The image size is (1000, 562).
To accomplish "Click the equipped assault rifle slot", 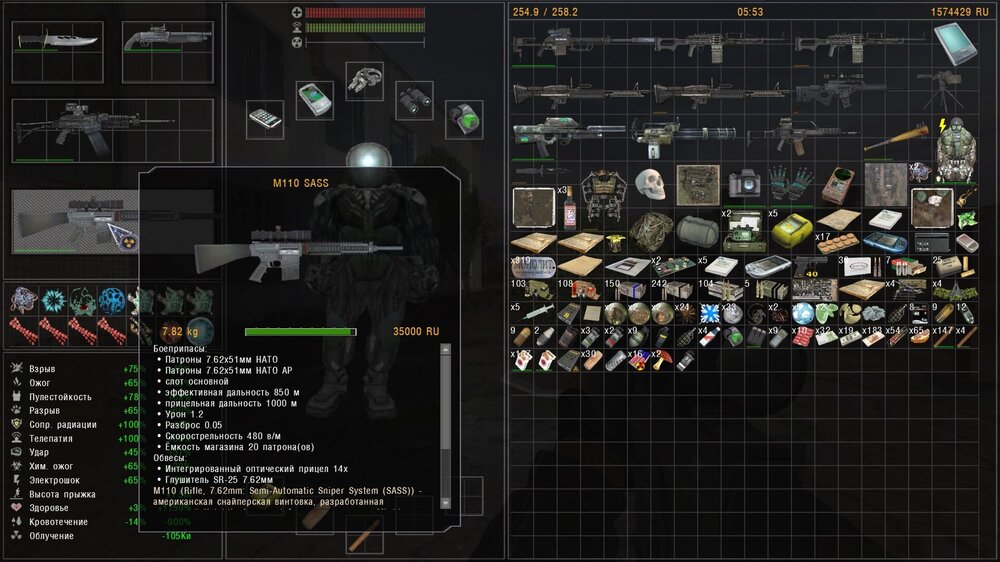I will click(x=112, y=130).
